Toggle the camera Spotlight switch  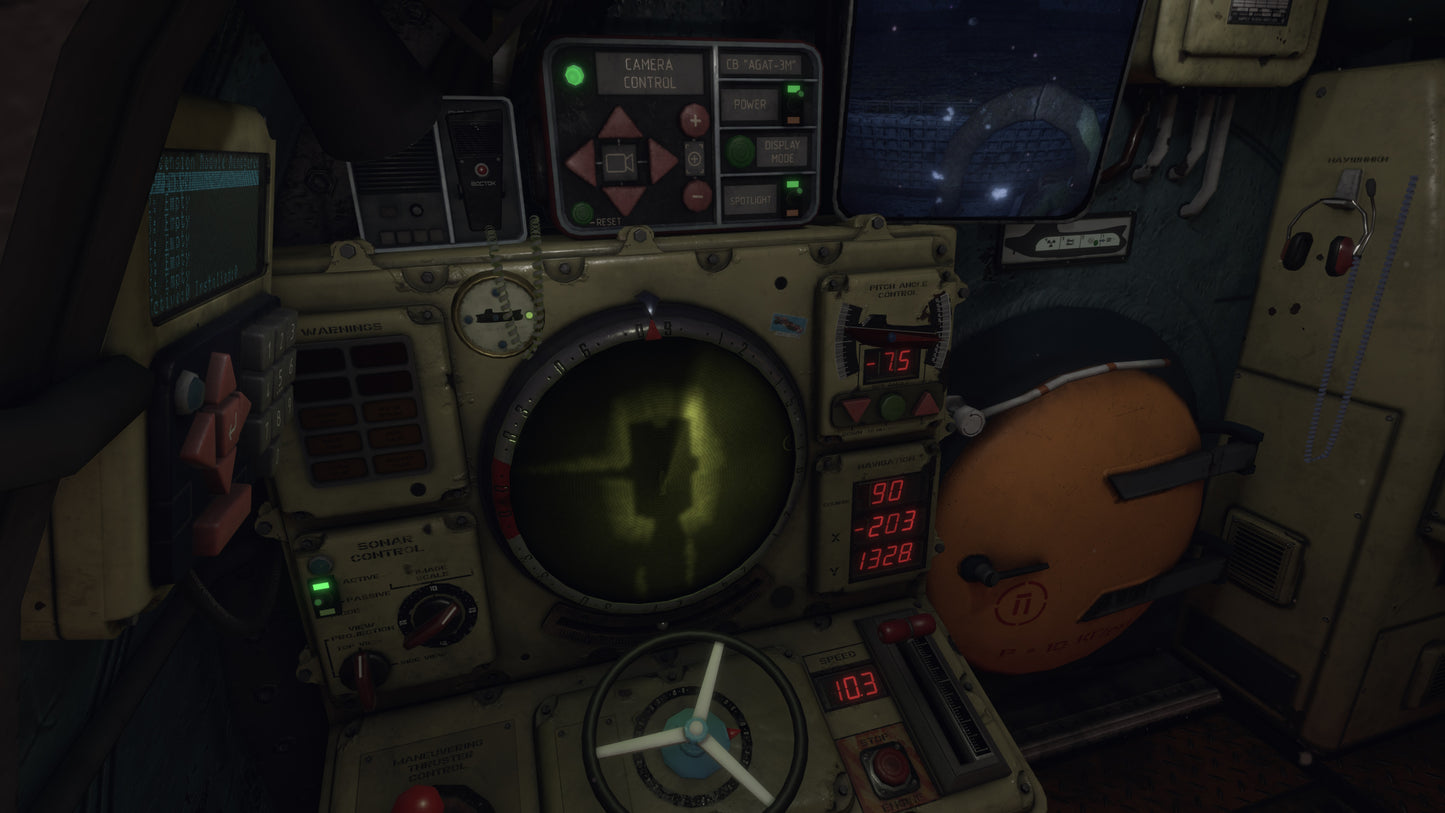(794, 198)
